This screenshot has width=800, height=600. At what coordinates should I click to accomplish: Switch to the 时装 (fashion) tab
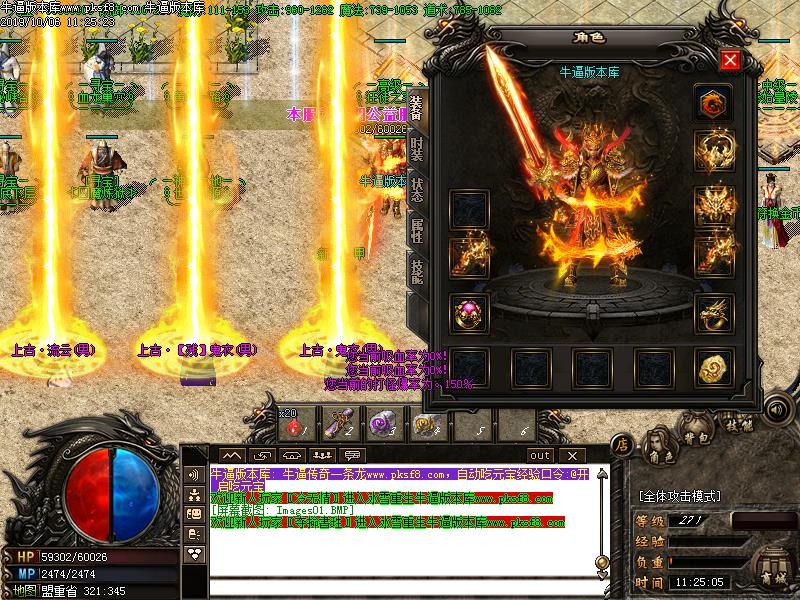pyautogui.click(x=418, y=150)
